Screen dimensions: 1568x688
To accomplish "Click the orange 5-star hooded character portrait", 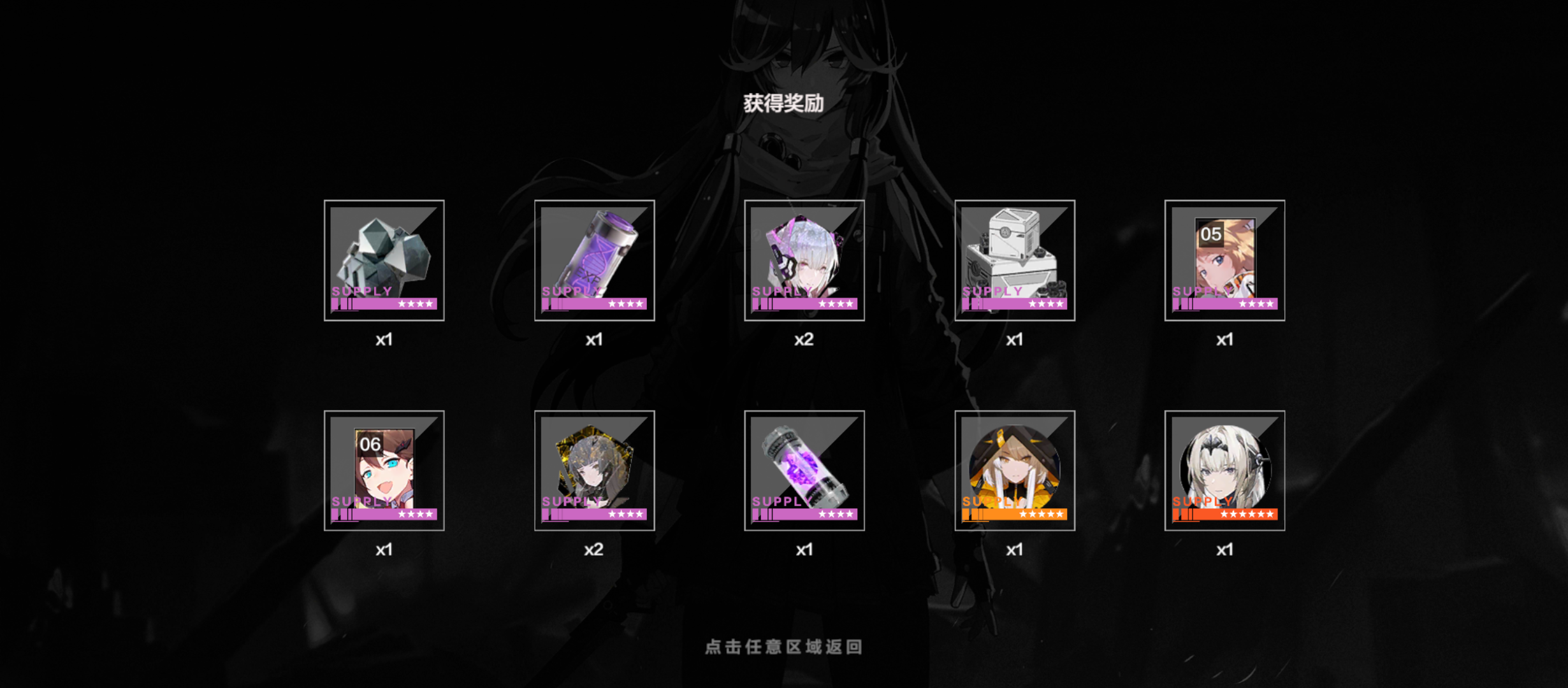I will click(x=1015, y=471).
